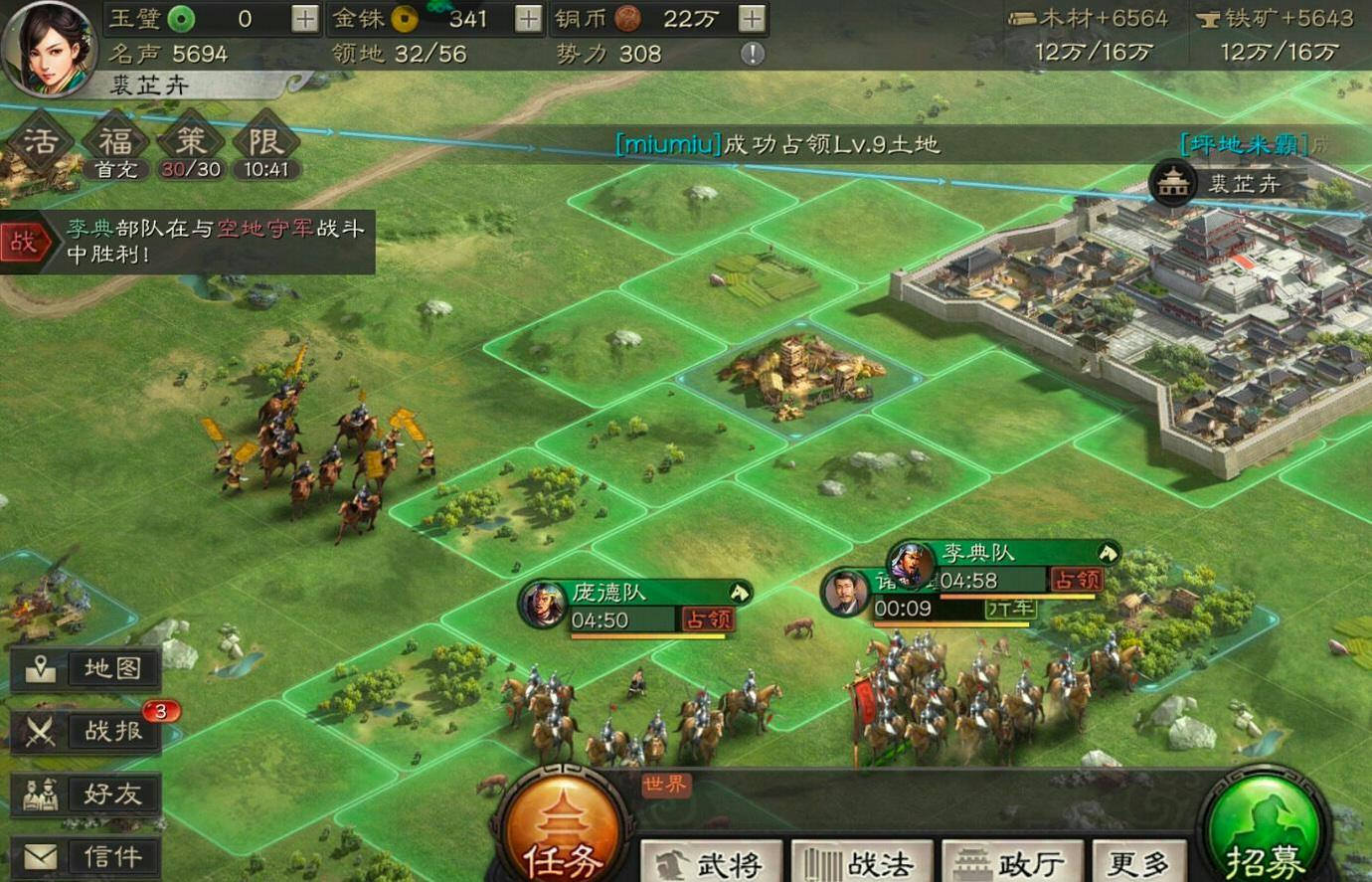Buy more copper coins (铜币) via plus

coord(752,19)
